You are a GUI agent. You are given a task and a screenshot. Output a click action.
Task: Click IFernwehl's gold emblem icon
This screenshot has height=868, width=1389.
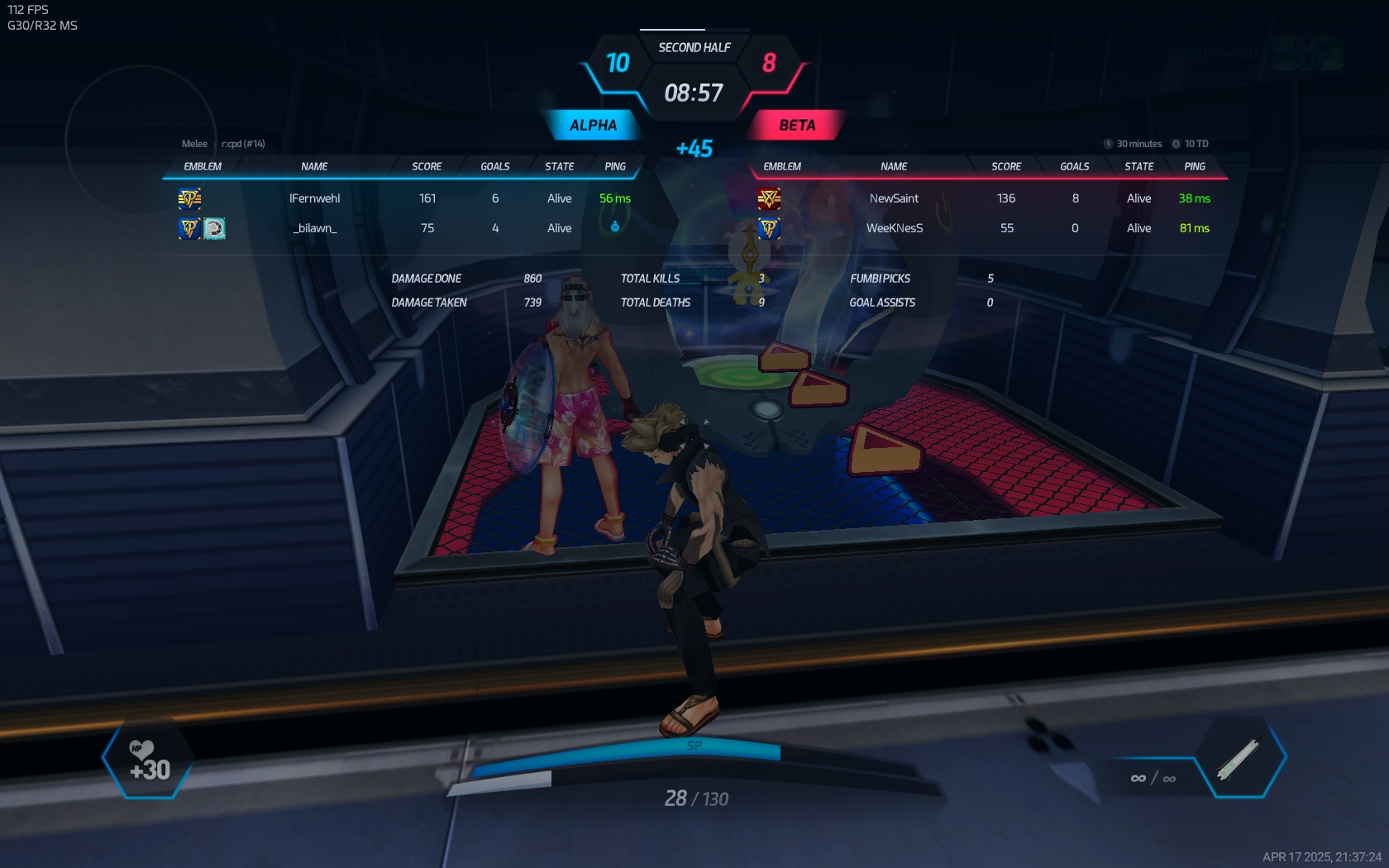189,198
